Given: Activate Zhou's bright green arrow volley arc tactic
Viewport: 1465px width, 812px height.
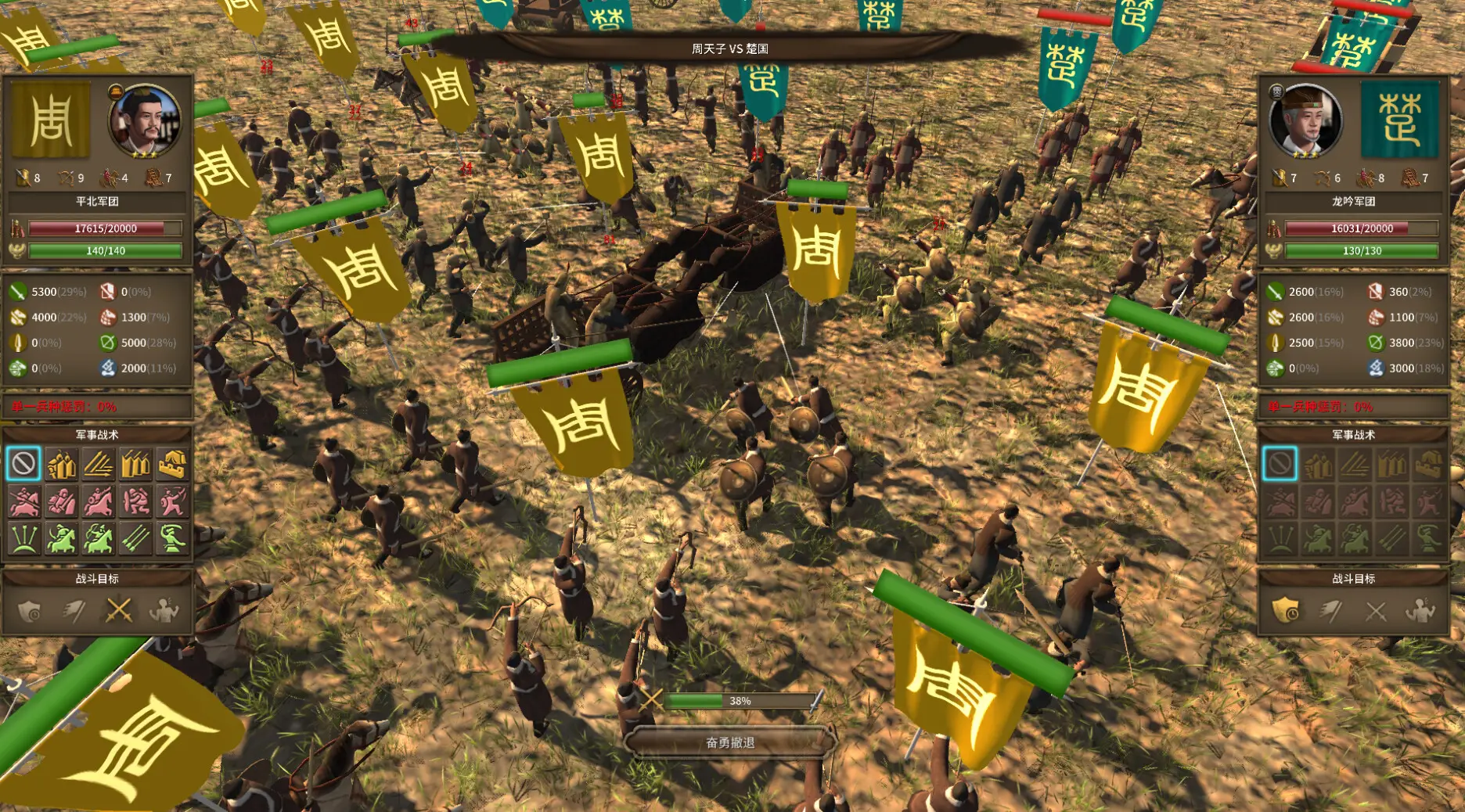Looking at the screenshot, I should pos(23,539).
